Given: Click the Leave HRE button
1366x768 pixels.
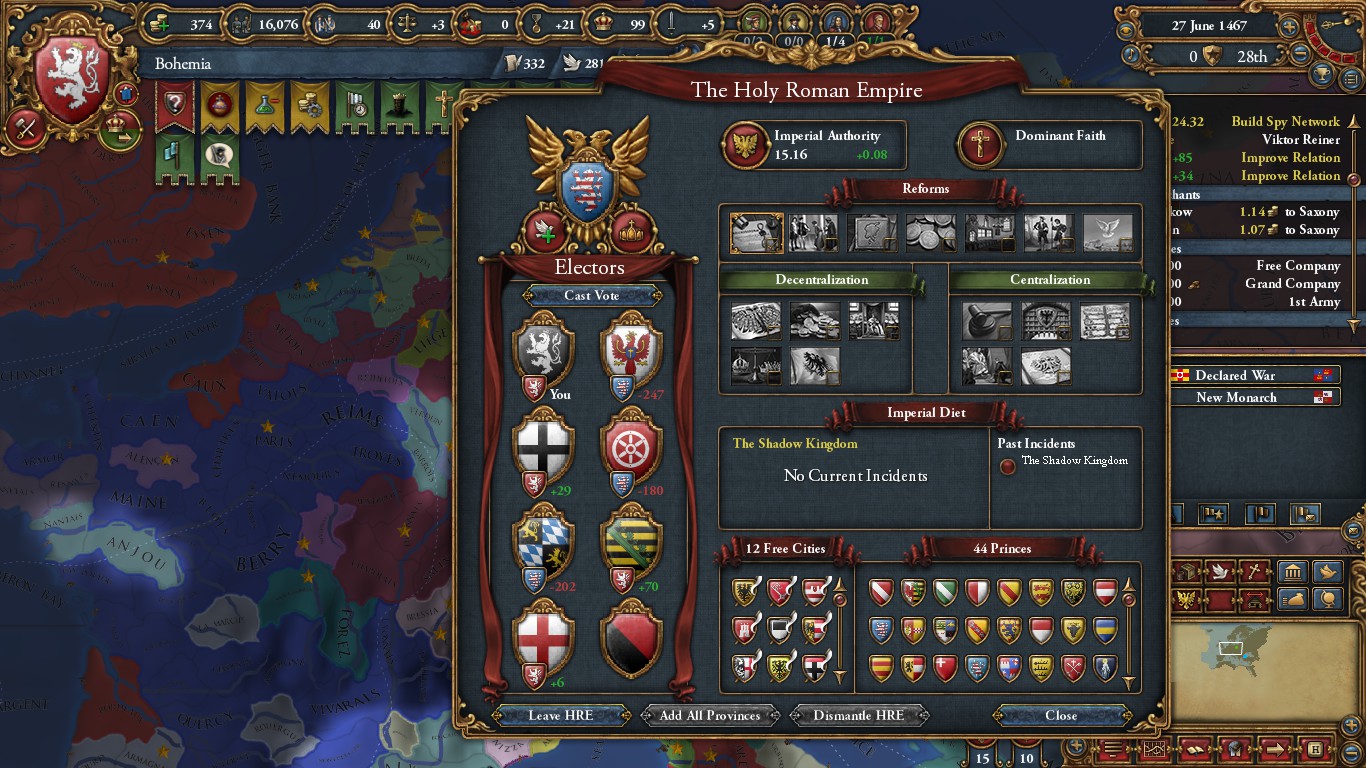Looking at the screenshot, I should [x=560, y=715].
